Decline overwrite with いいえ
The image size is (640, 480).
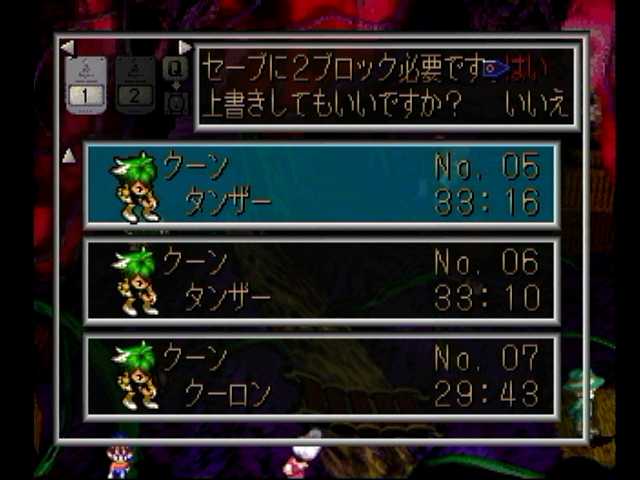coord(535,102)
